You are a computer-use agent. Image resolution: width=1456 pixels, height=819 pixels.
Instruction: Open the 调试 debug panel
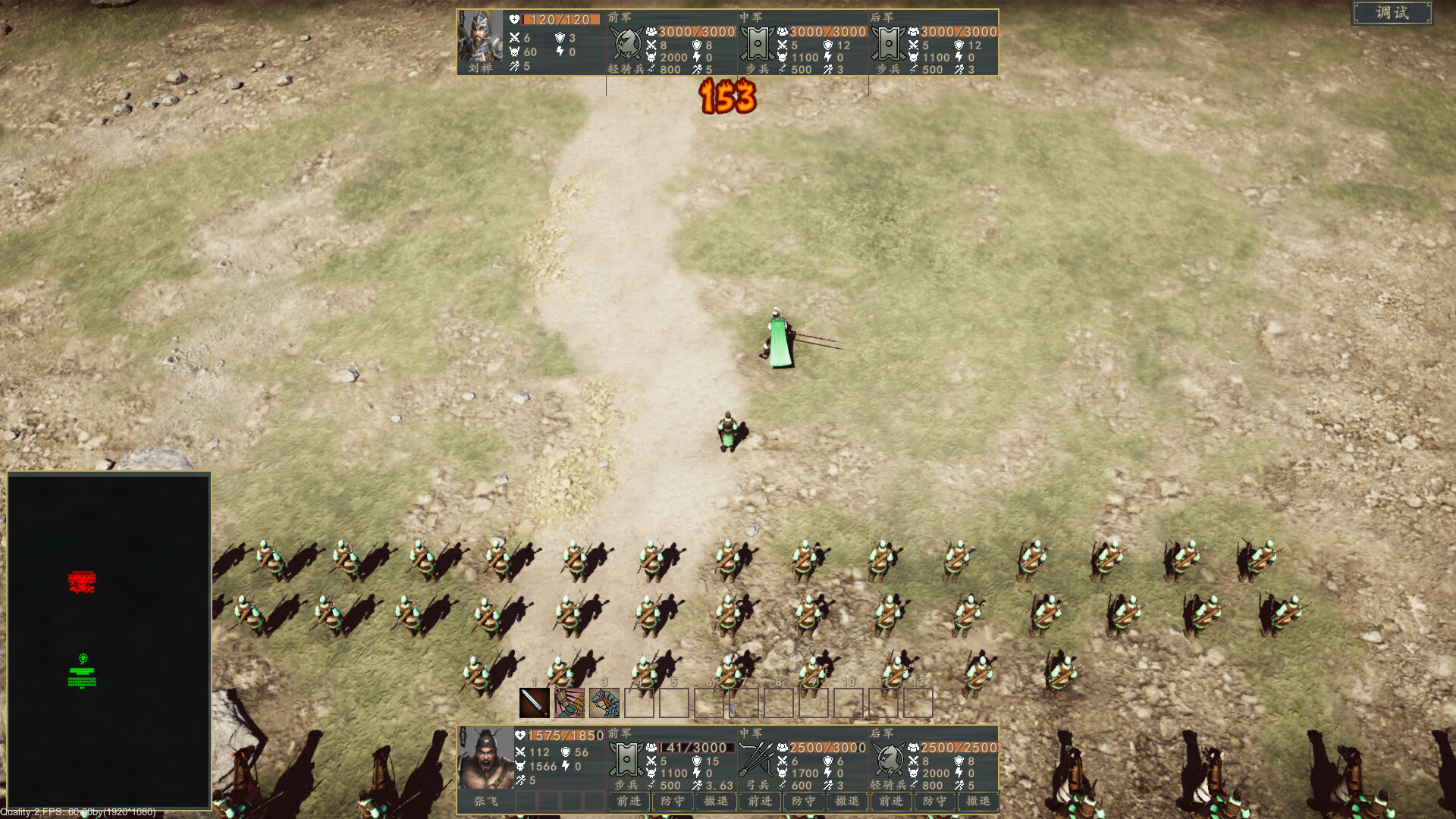(x=1392, y=13)
